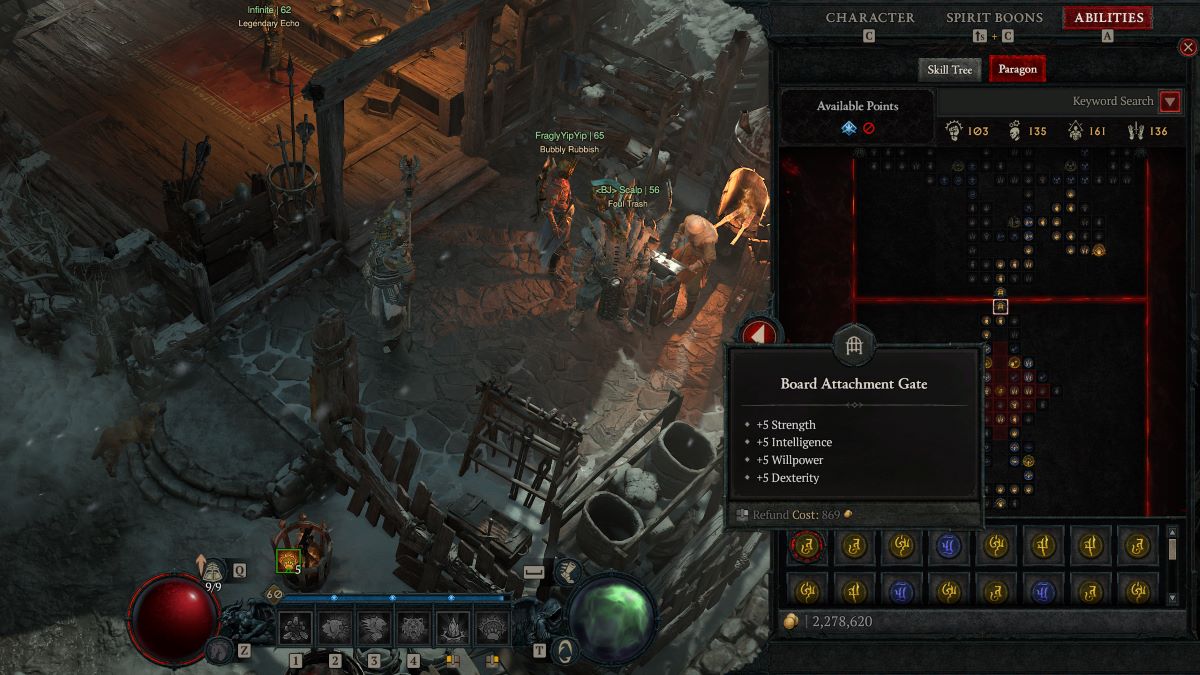Viewport: 1200px width, 675px height.
Task: Expand the keyword search dropdown arrow
Action: tap(1169, 101)
